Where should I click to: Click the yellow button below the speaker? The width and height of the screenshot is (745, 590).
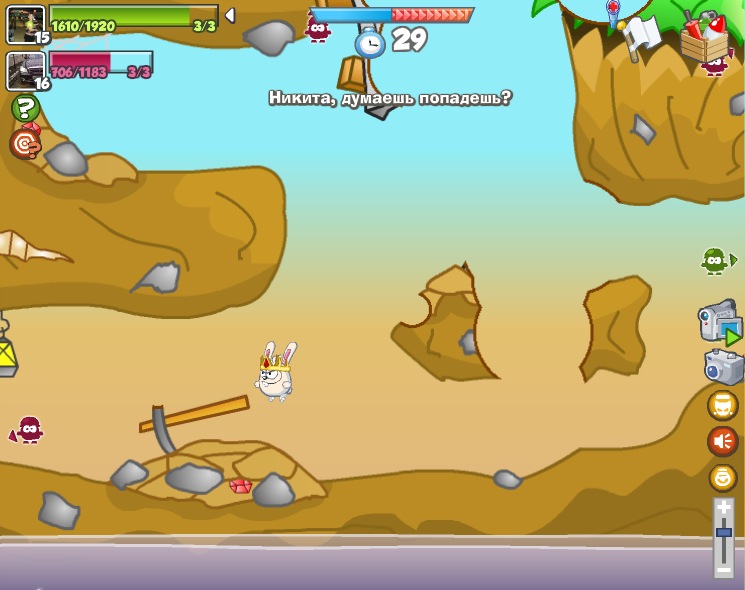[x=723, y=477]
